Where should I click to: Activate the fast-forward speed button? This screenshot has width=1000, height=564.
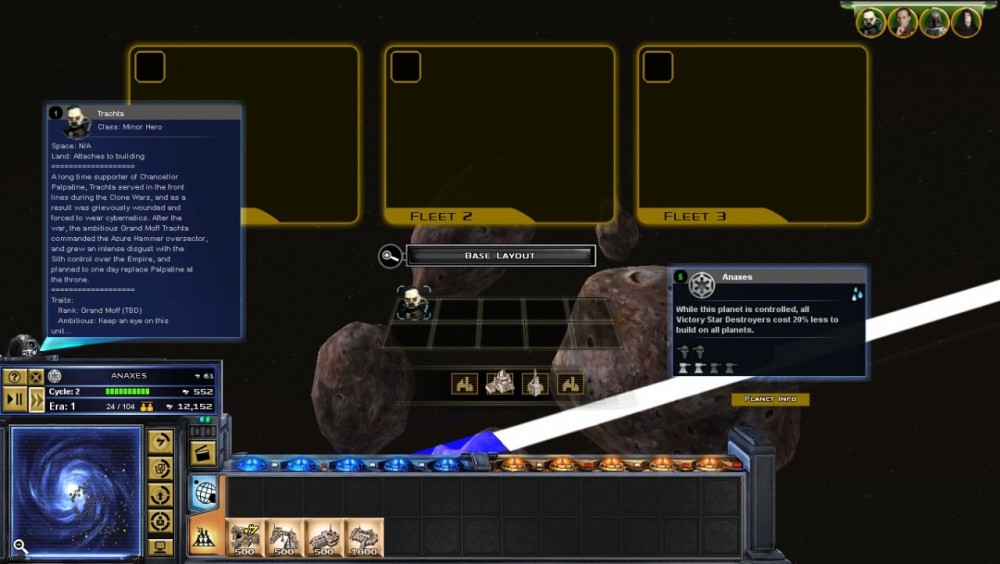[36, 400]
